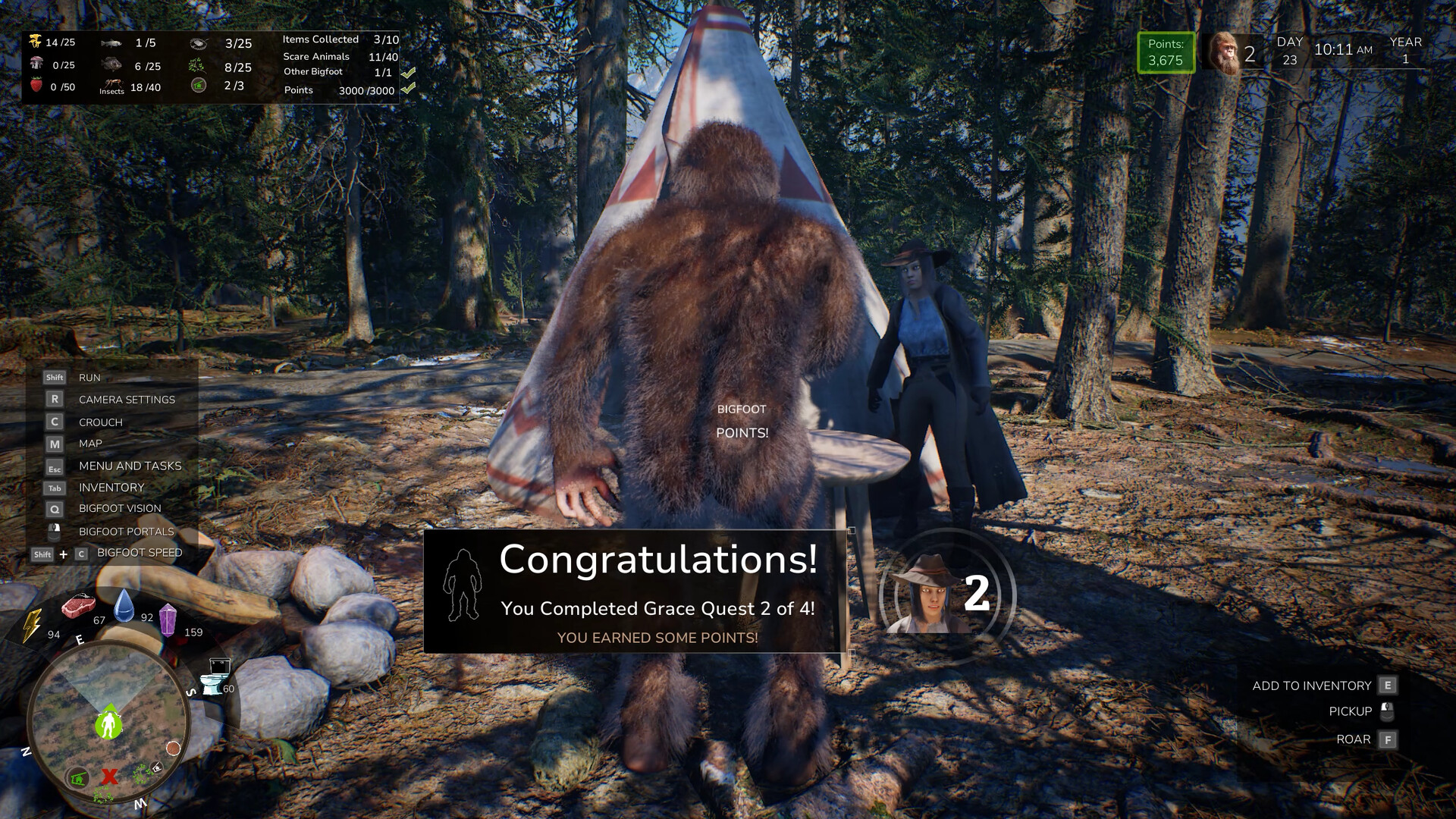Click the ROAR action button
This screenshot has height=819, width=1456.
pyautogui.click(x=1354, y=739)
